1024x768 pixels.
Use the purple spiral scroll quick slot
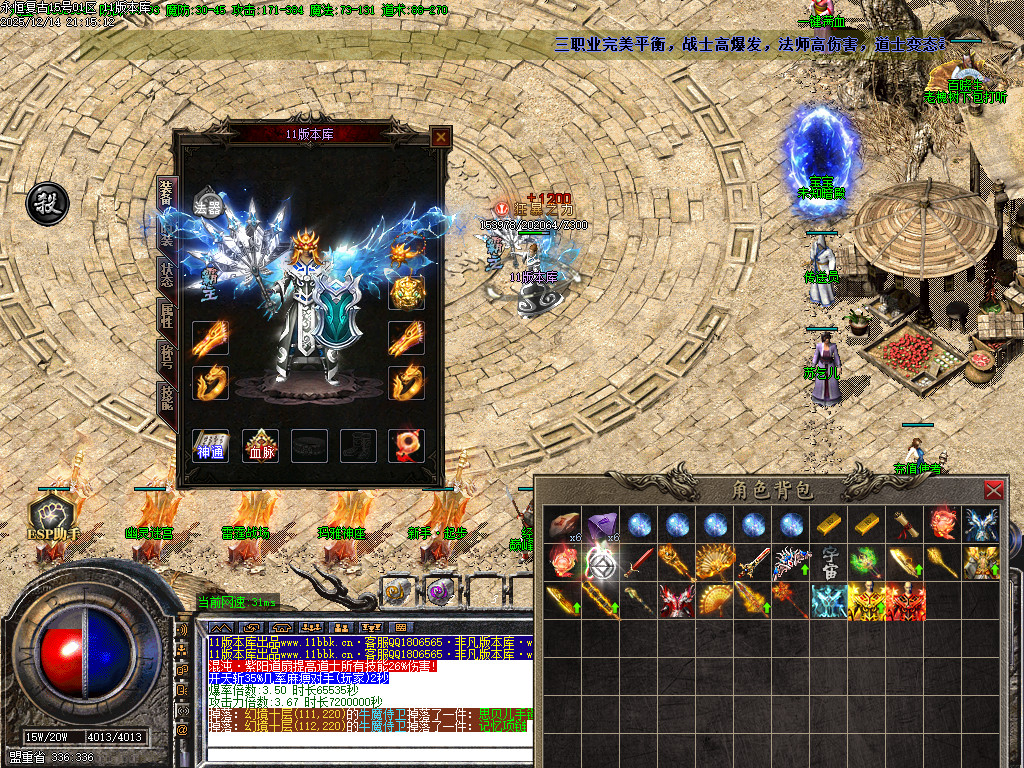(439, 591)
